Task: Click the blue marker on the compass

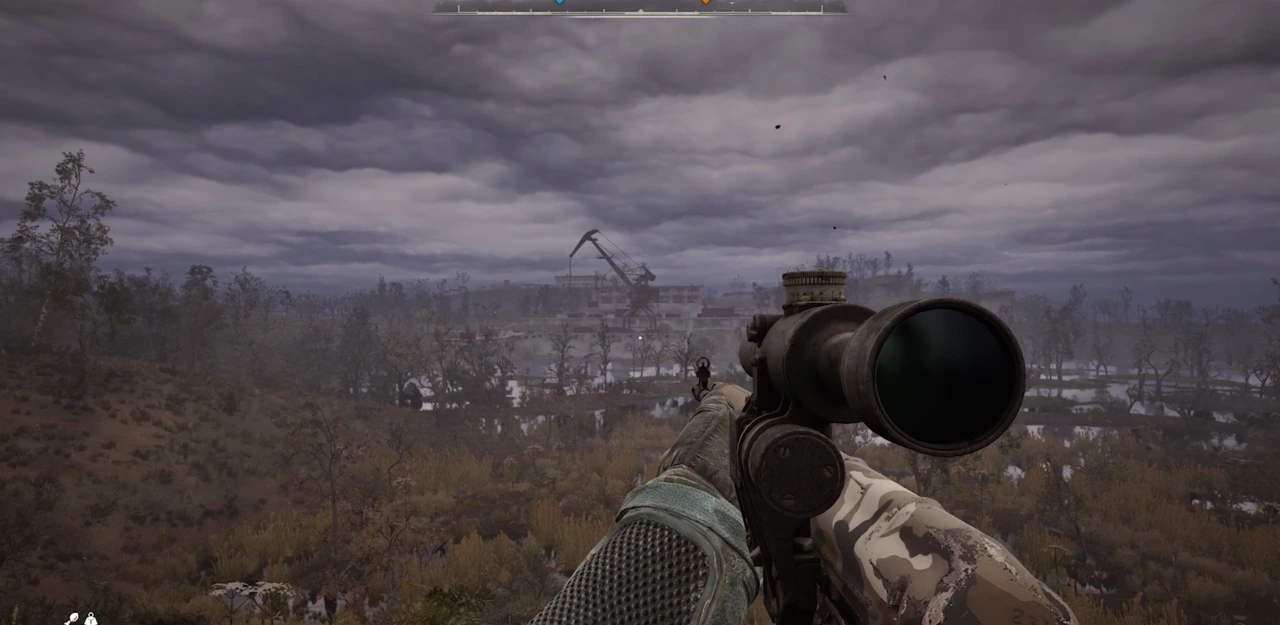Action: click(x=559, y=2)
